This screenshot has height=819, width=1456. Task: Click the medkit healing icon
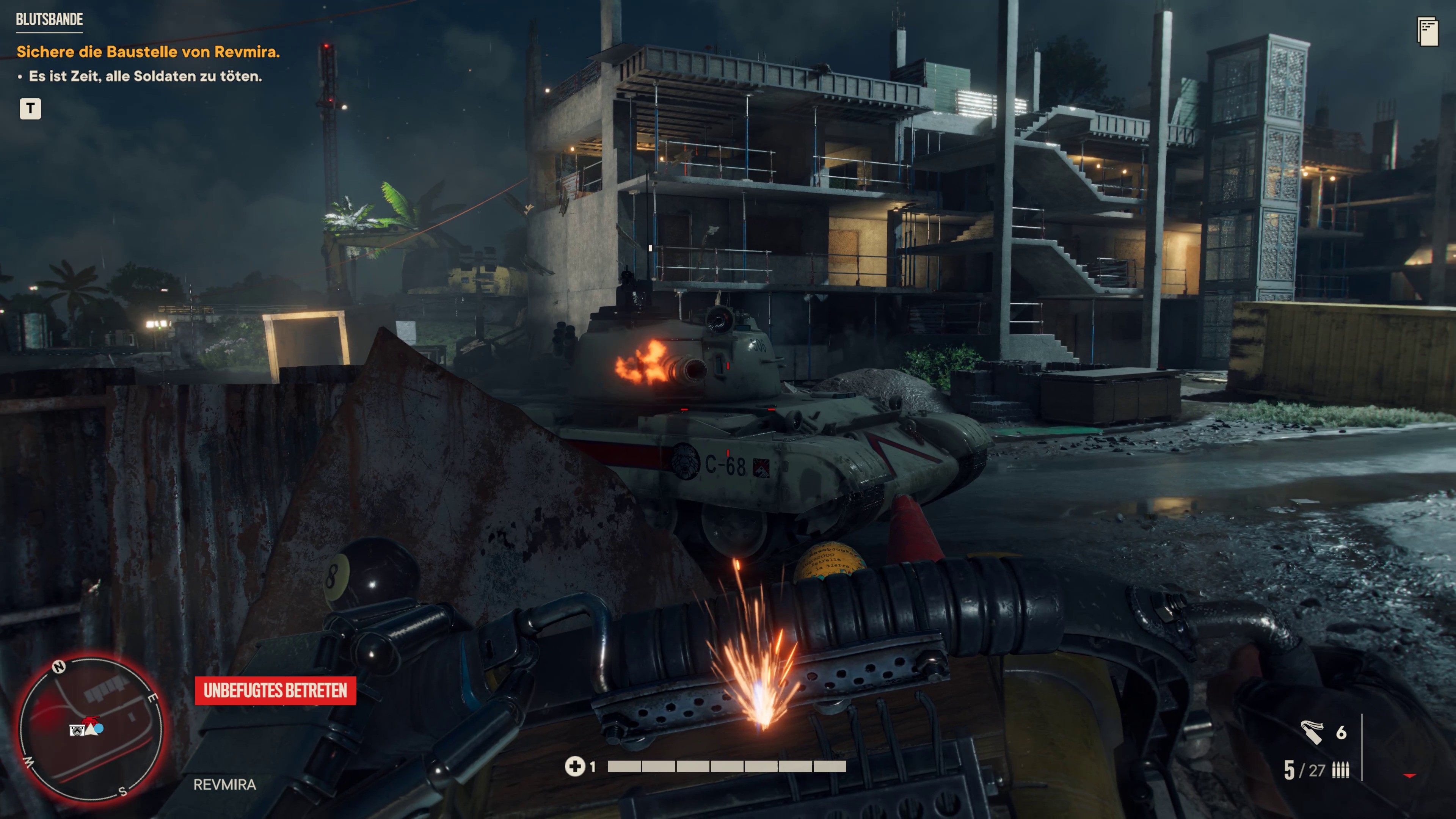click(x=574, y=766)
